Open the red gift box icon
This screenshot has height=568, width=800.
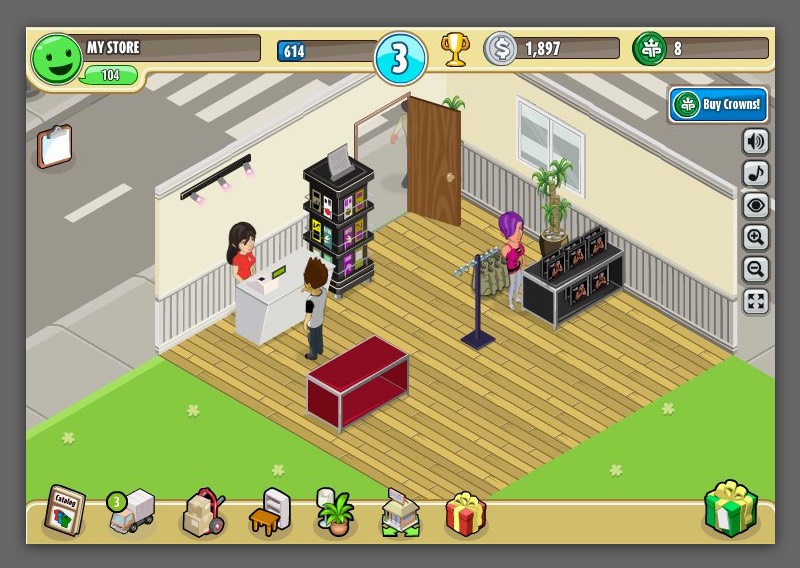(465, 514)
